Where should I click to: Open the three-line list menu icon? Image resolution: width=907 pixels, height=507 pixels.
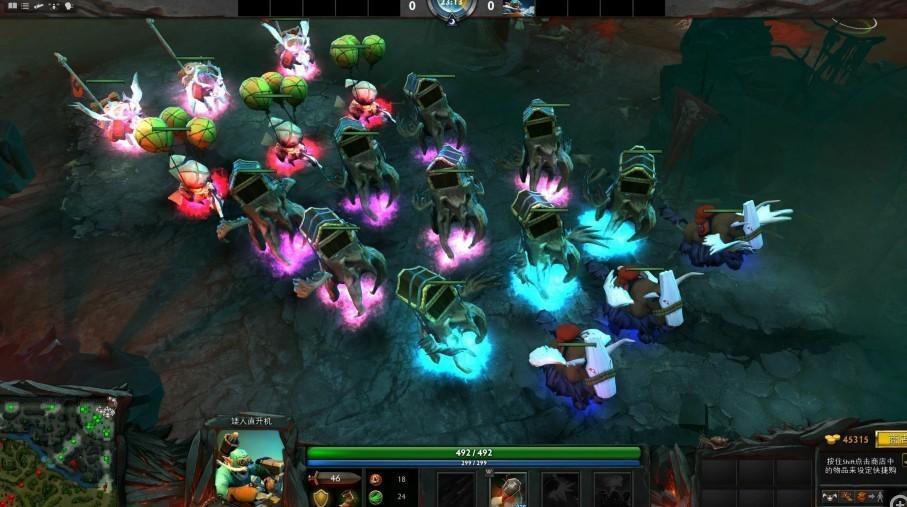point(25,6)
